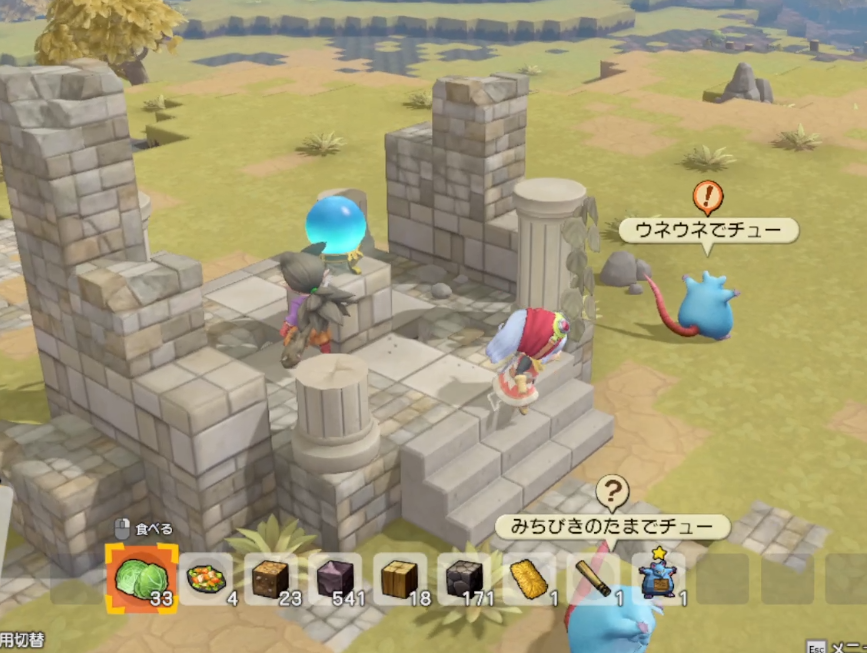867x653 pixels.
Task: Select the cabbage slot in the hotbar
Action: coord(141,578)
